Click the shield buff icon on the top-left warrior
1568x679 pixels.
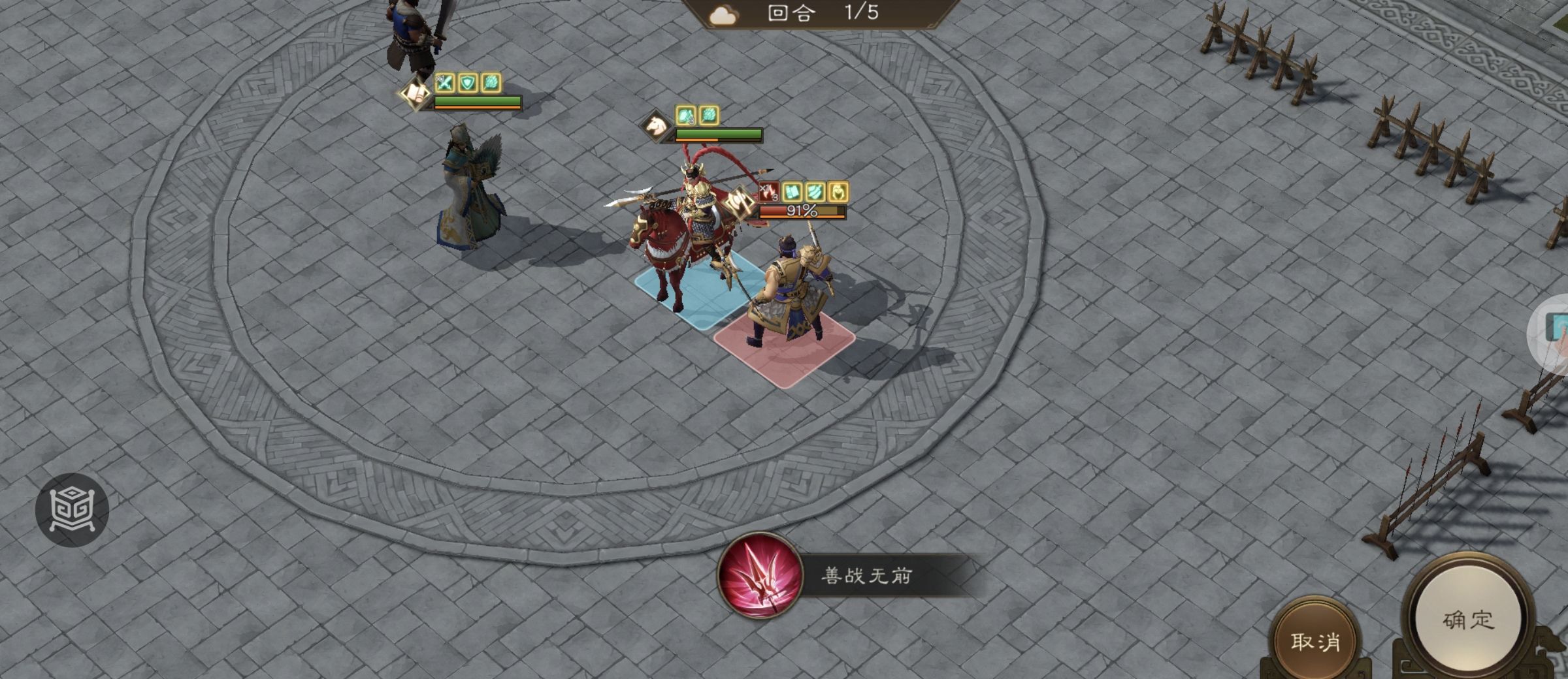pyautogui.click(x=468, y=83)
